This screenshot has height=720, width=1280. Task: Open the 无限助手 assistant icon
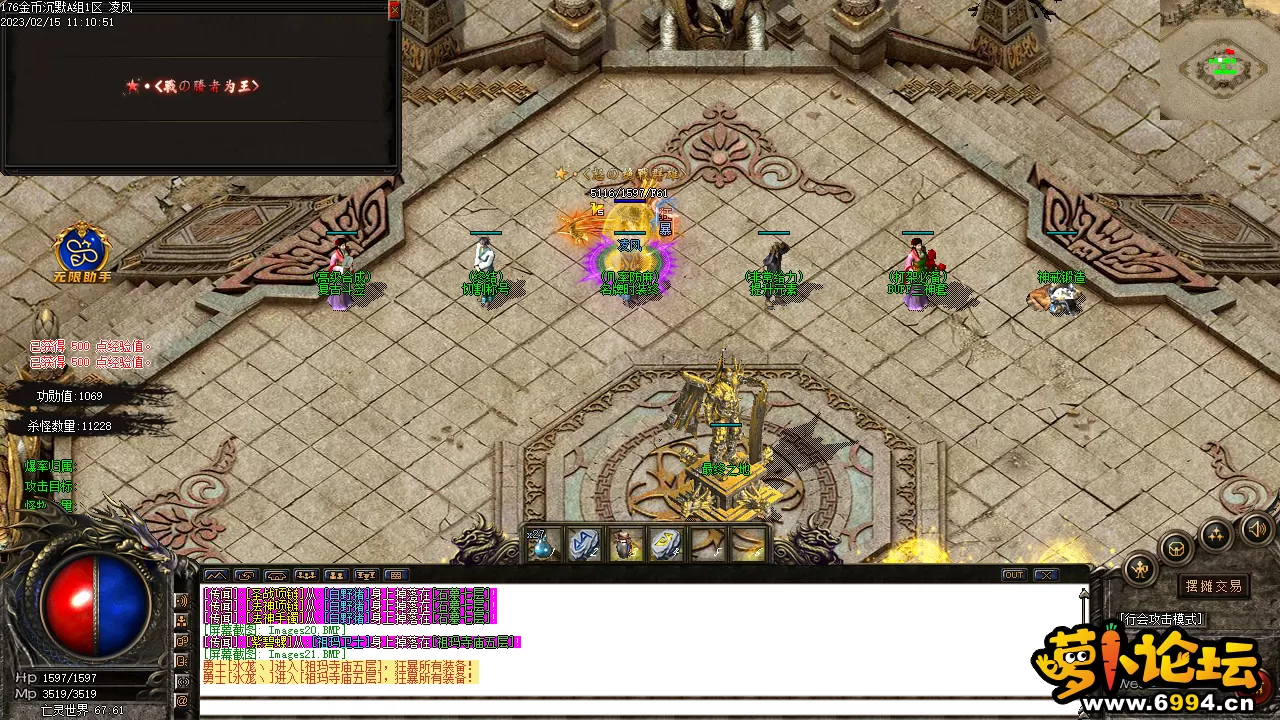[79, 249]
